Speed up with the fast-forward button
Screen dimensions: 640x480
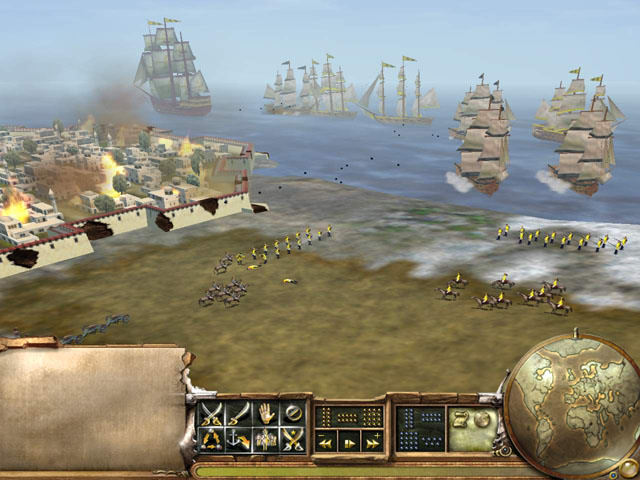372,442
